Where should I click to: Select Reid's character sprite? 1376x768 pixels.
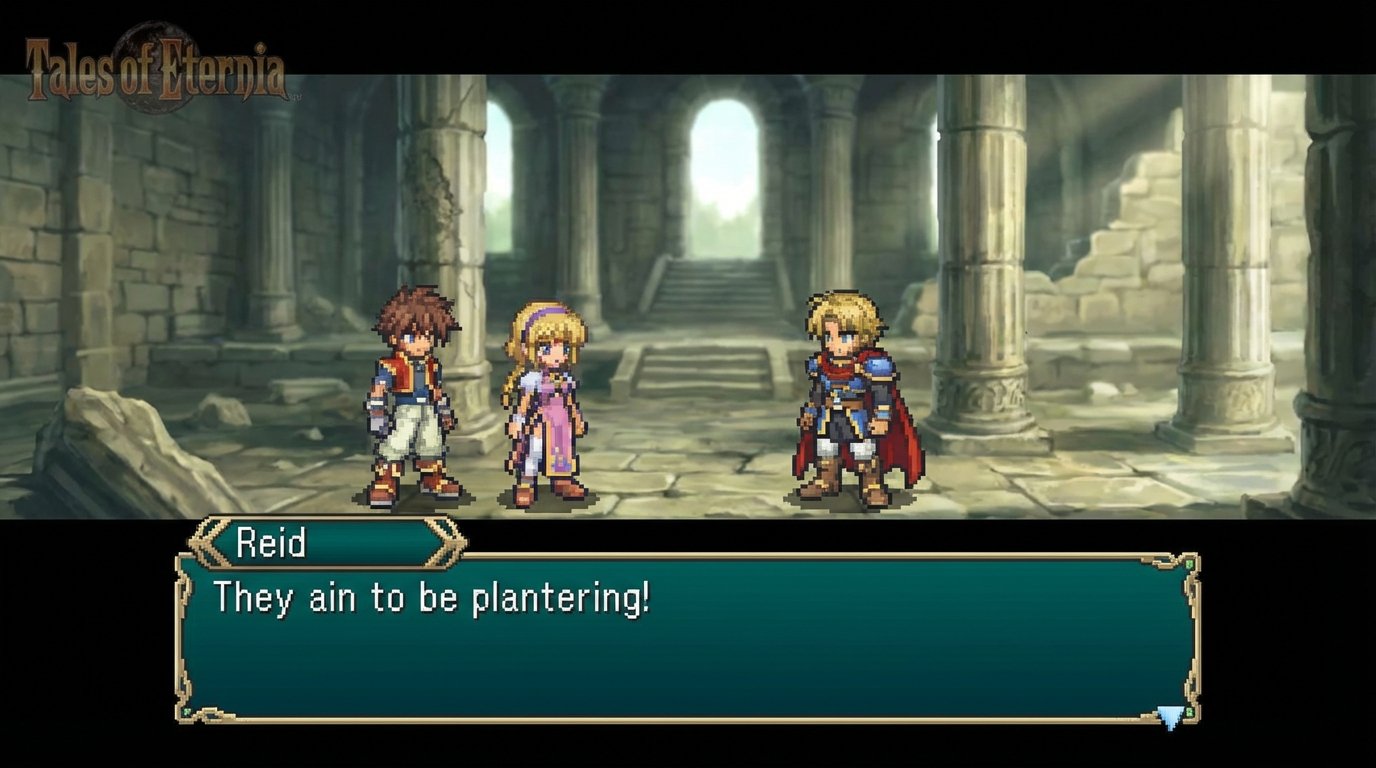click(411, 400)
